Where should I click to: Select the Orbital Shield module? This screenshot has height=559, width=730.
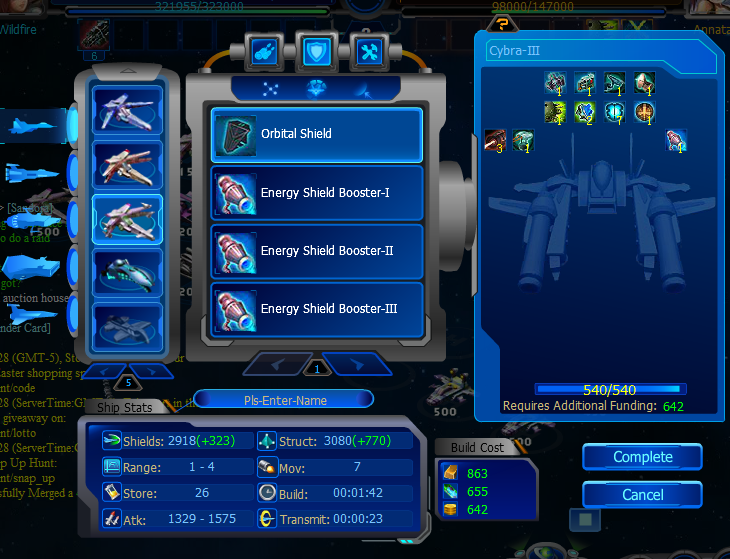[316, 134]
